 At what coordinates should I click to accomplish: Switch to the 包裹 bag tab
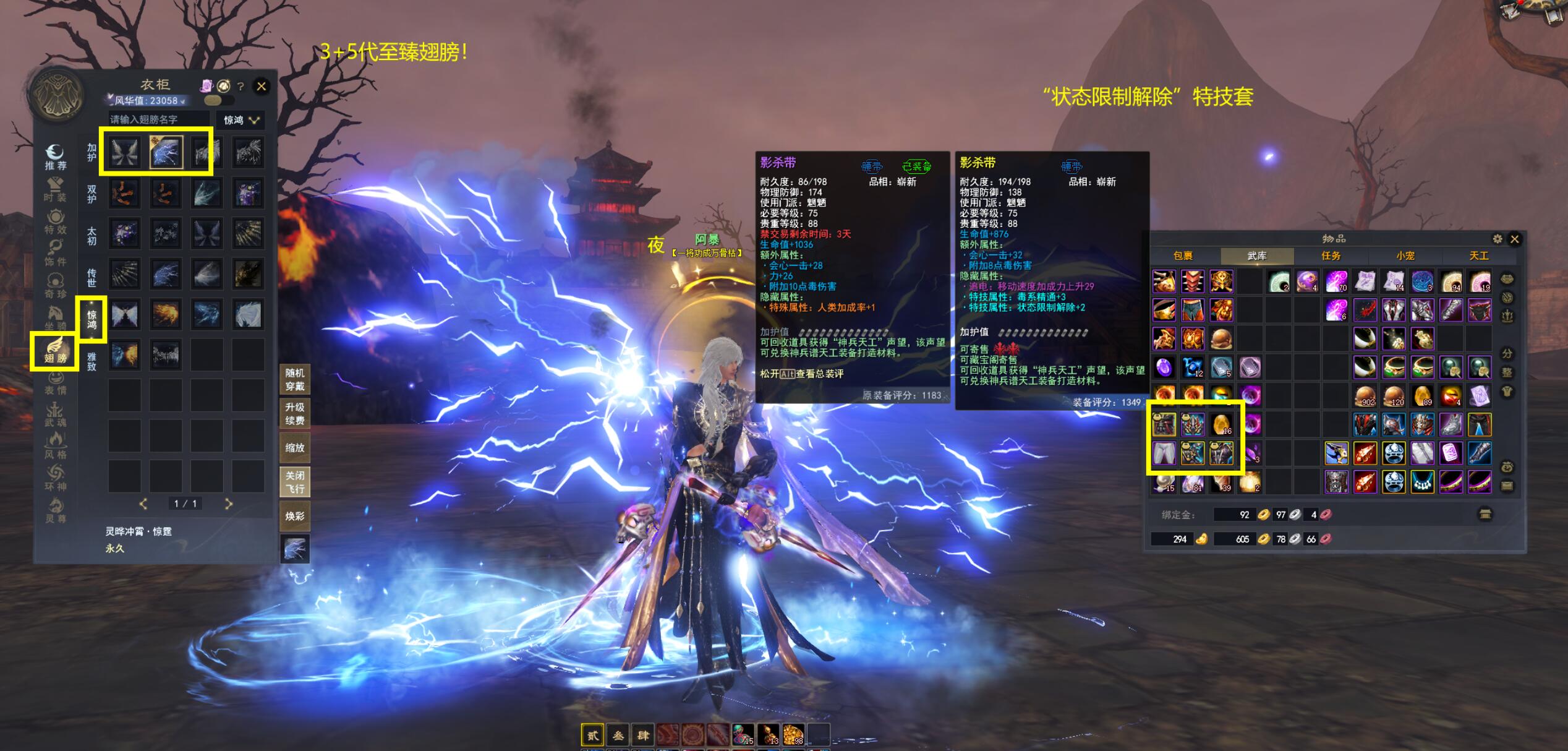click(x=1183, y=255)
